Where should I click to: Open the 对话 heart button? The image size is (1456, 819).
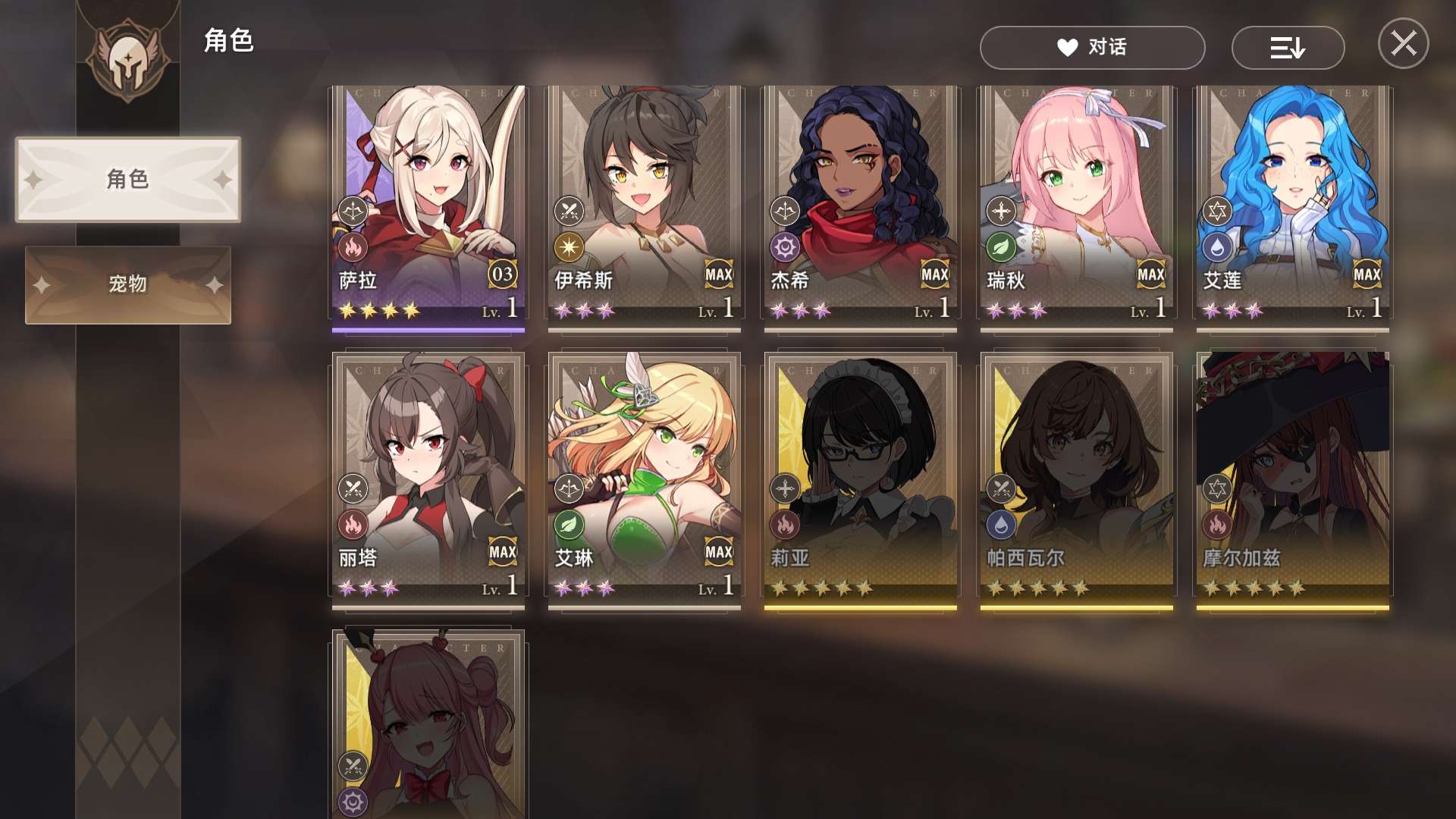[1092, 48]
